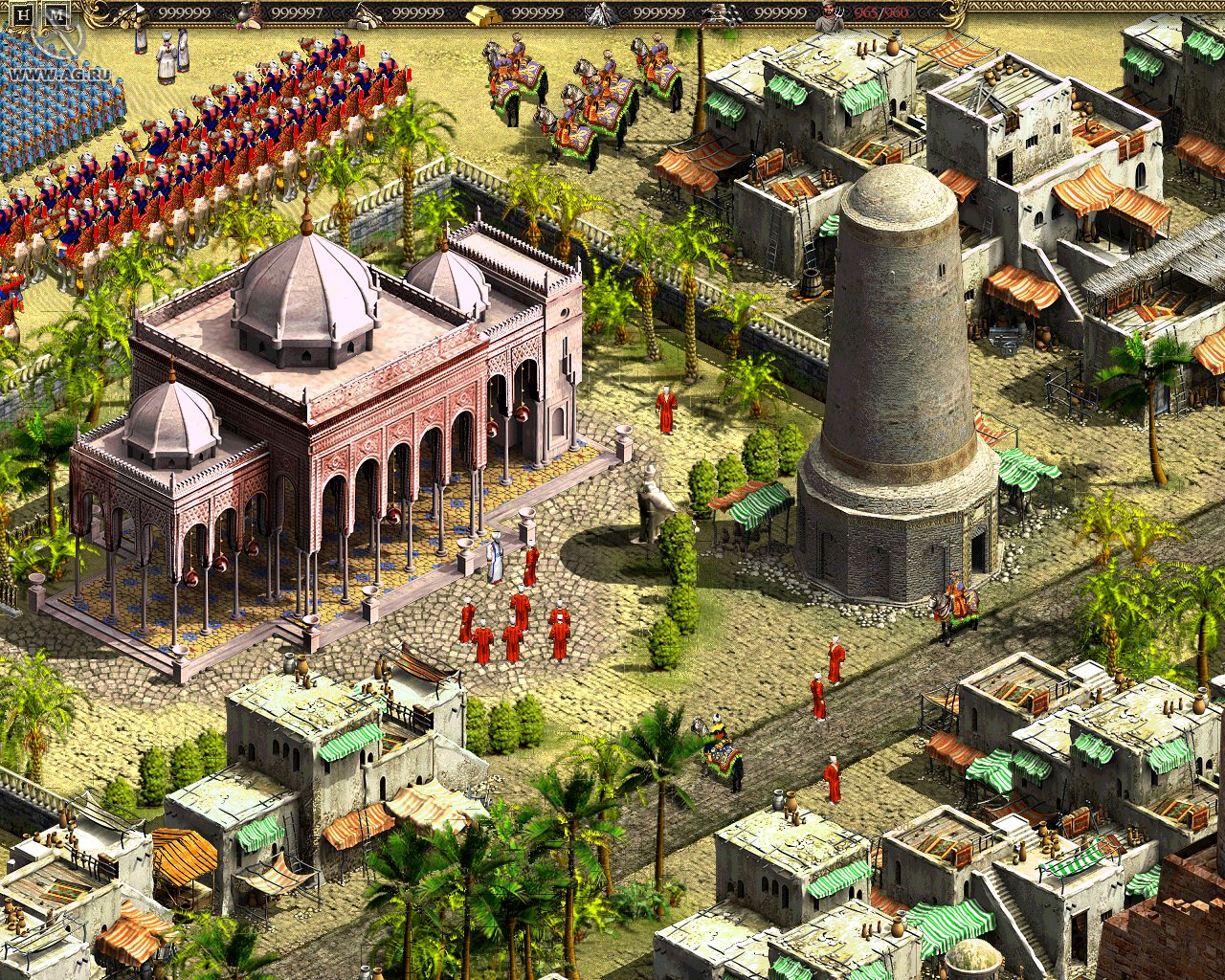Click the gold bars resource icon
Viewport: 1225px width, 980px height.
point(484,13)
